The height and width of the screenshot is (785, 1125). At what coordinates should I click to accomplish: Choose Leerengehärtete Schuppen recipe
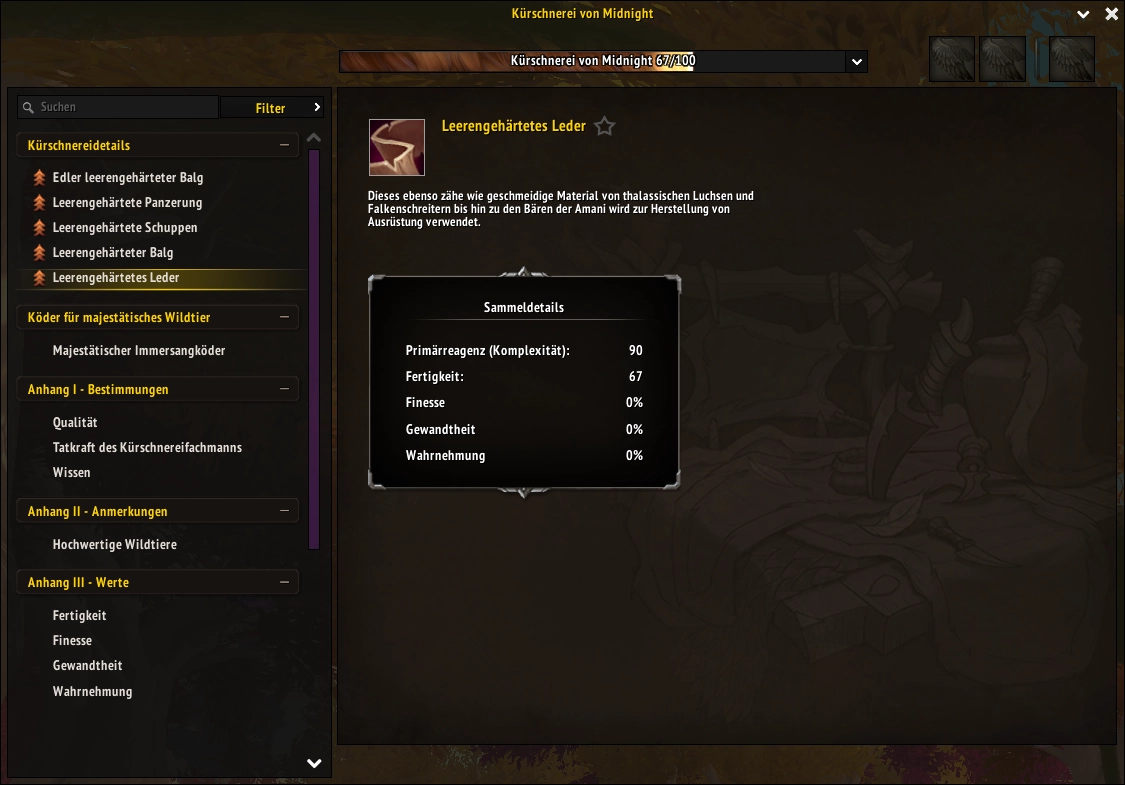point(125,228)
